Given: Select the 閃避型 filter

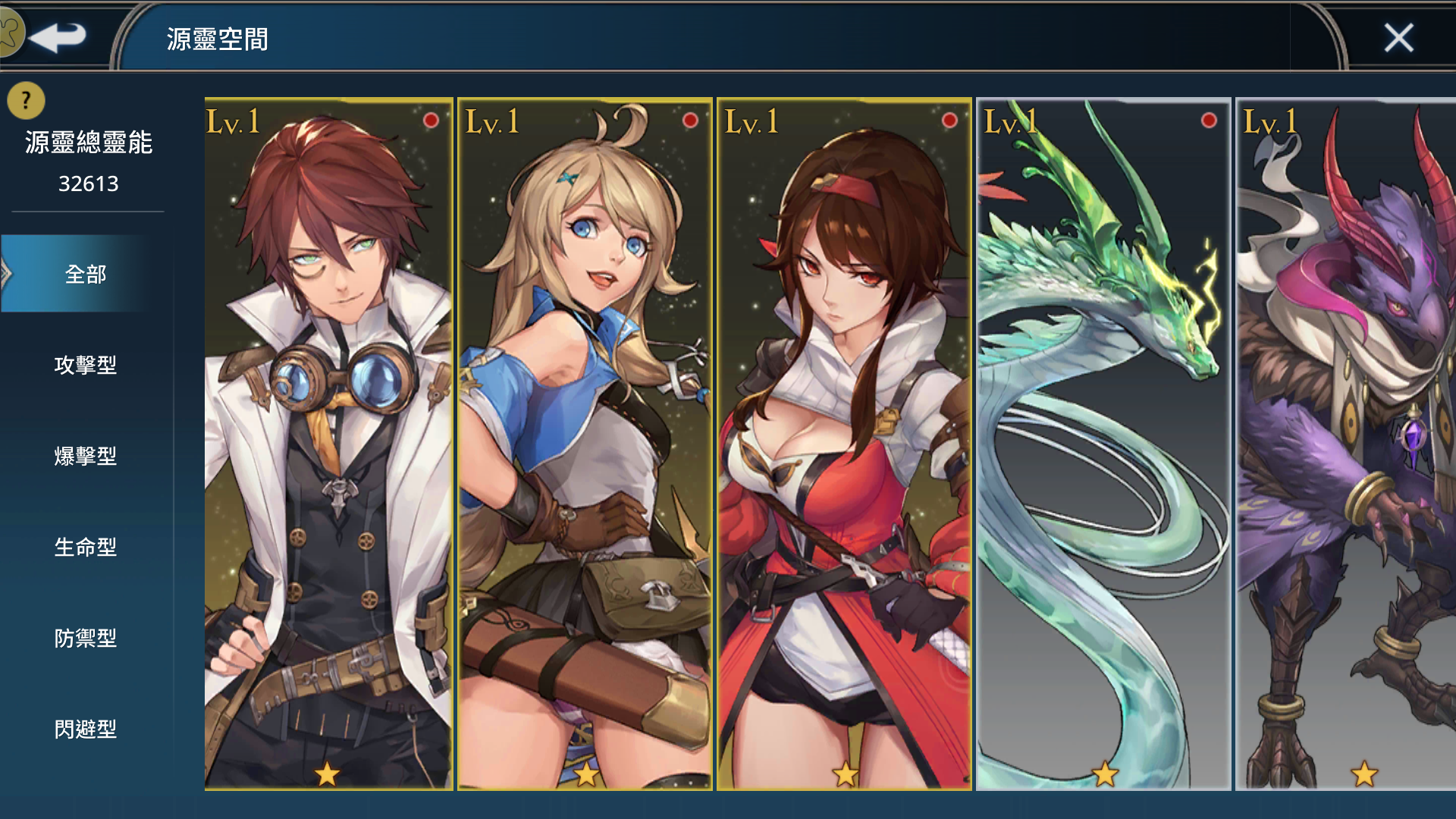Looking at the screenshot, I should 87,730.
